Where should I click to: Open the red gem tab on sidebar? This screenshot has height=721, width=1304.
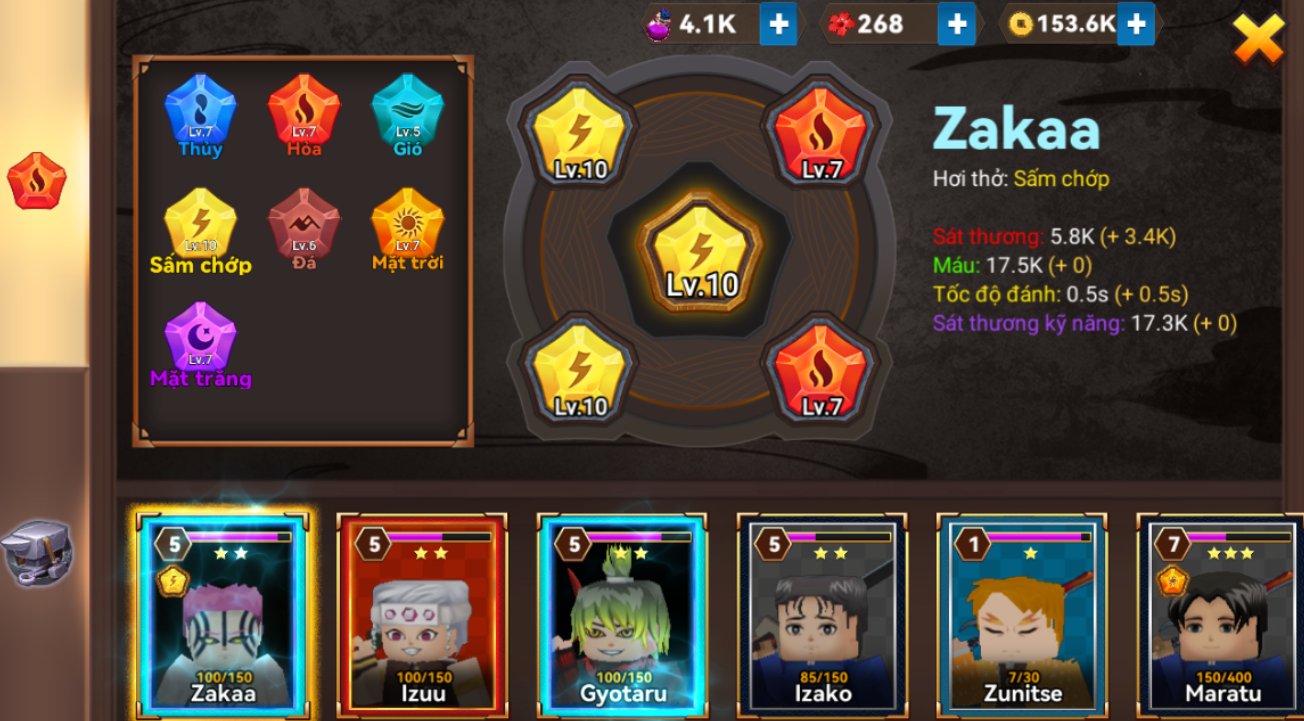click(x=37, y=181)
